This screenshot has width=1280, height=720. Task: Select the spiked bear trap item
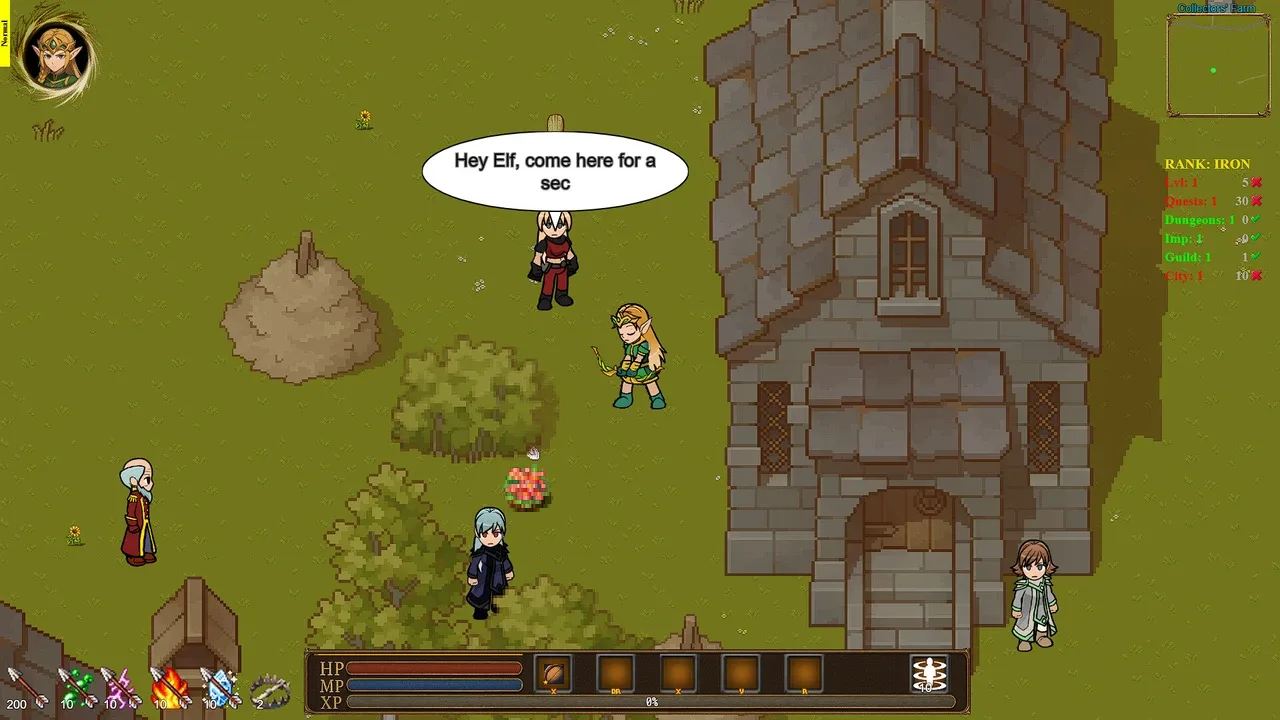point(270,689)
